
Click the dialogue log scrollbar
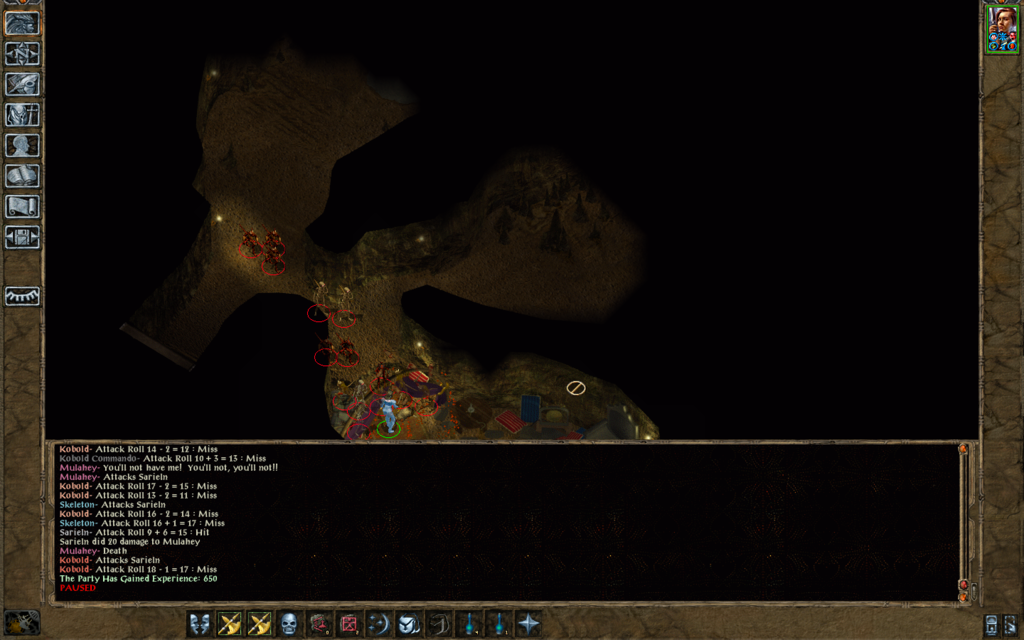click(x=963, y=520)
